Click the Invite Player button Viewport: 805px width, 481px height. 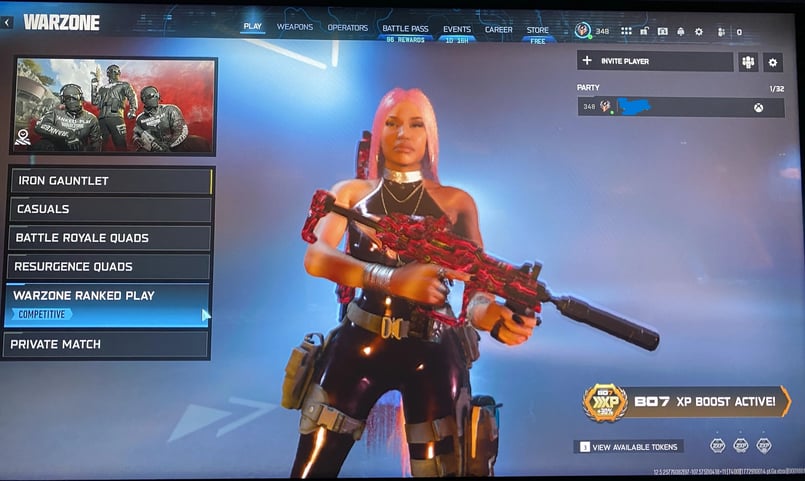coord(655,61)
